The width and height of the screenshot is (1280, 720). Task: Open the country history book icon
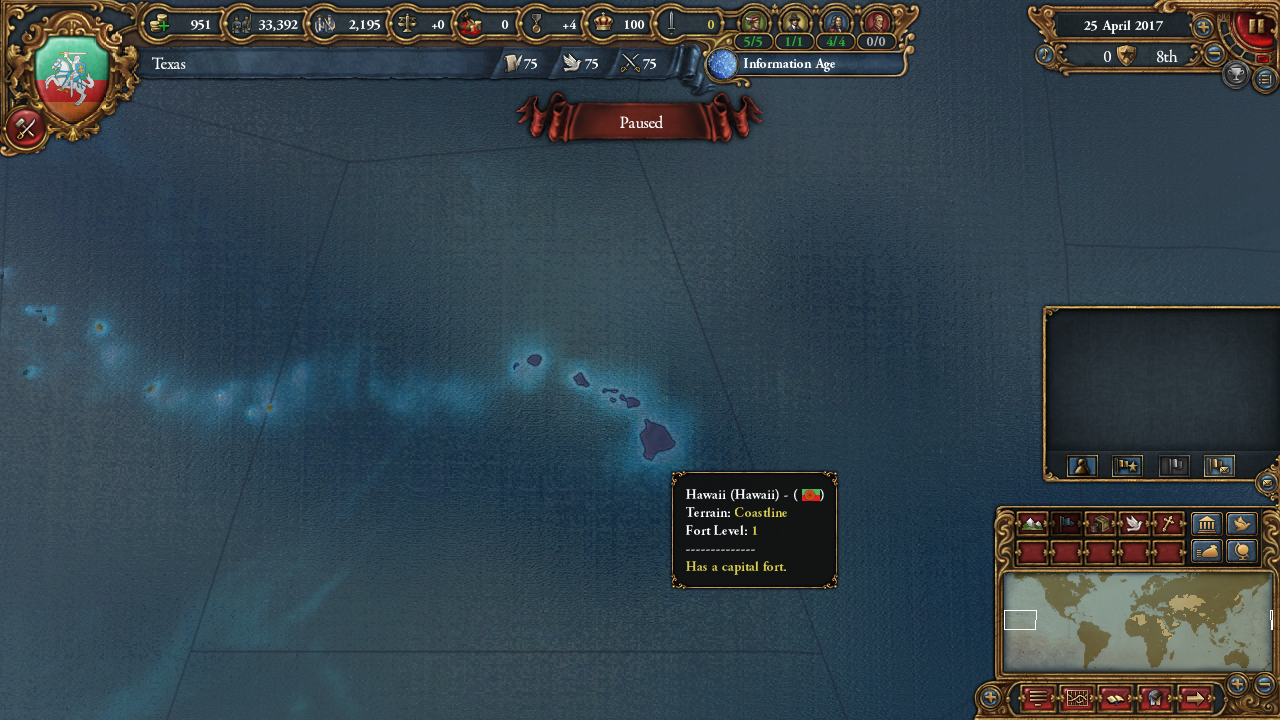coord(1116,697)
